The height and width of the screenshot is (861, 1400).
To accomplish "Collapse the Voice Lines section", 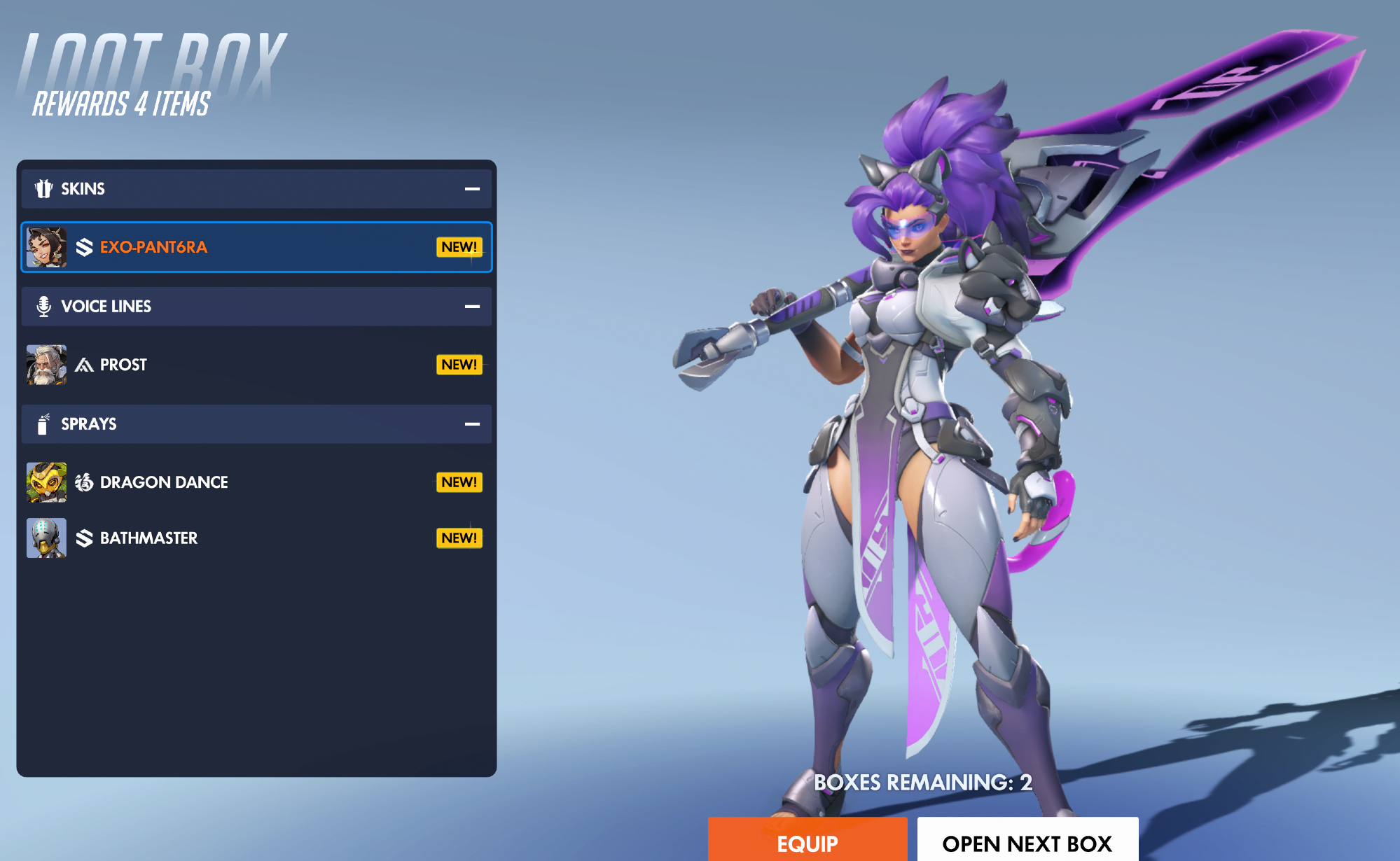I will 472,307.
